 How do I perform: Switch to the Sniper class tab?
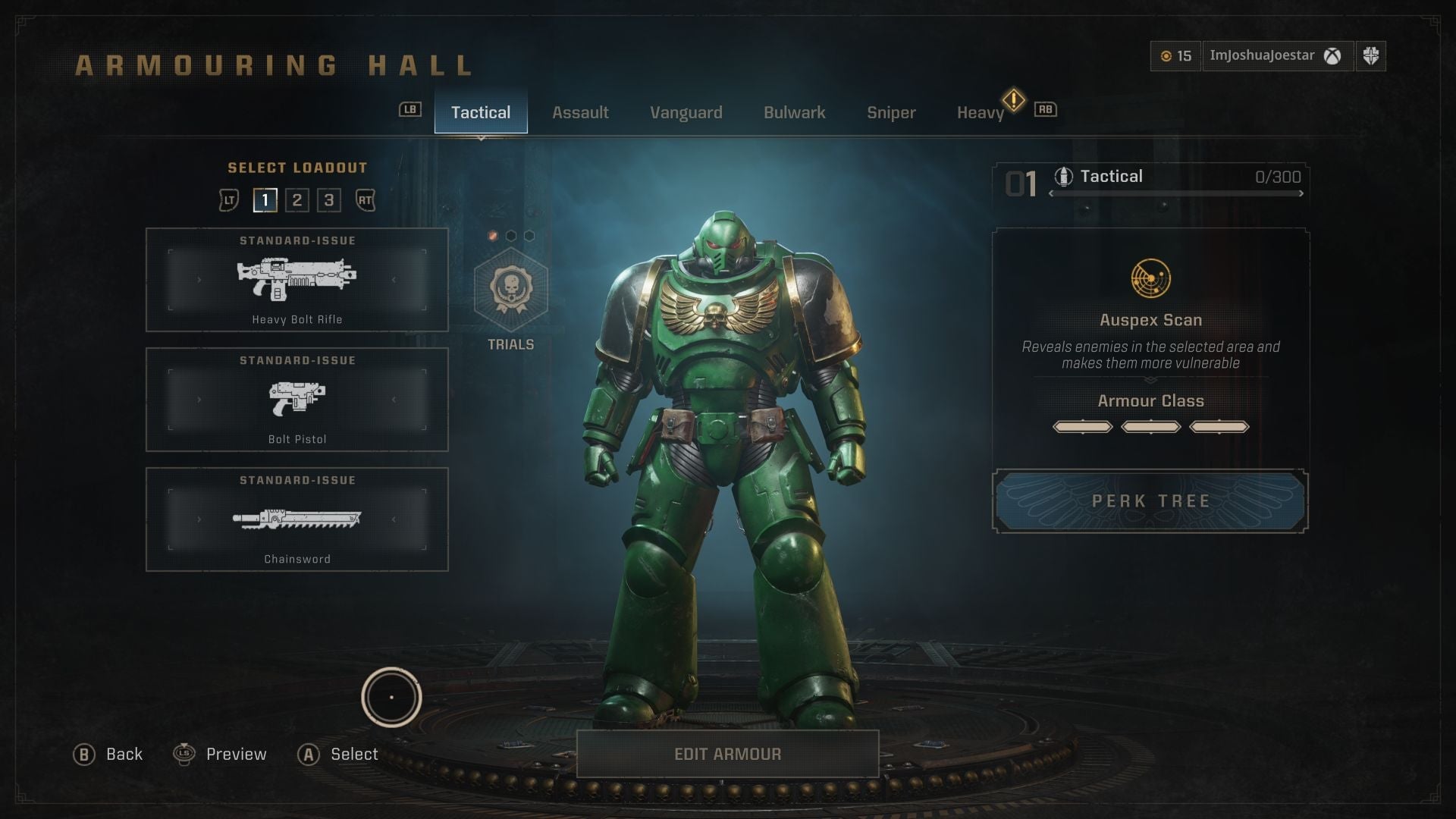pyautogui.click(x=891, y=112)
